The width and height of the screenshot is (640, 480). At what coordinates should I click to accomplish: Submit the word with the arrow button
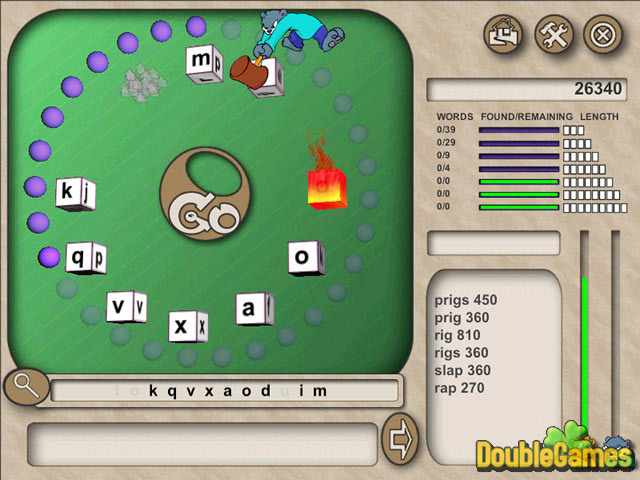tap(400, 438)
